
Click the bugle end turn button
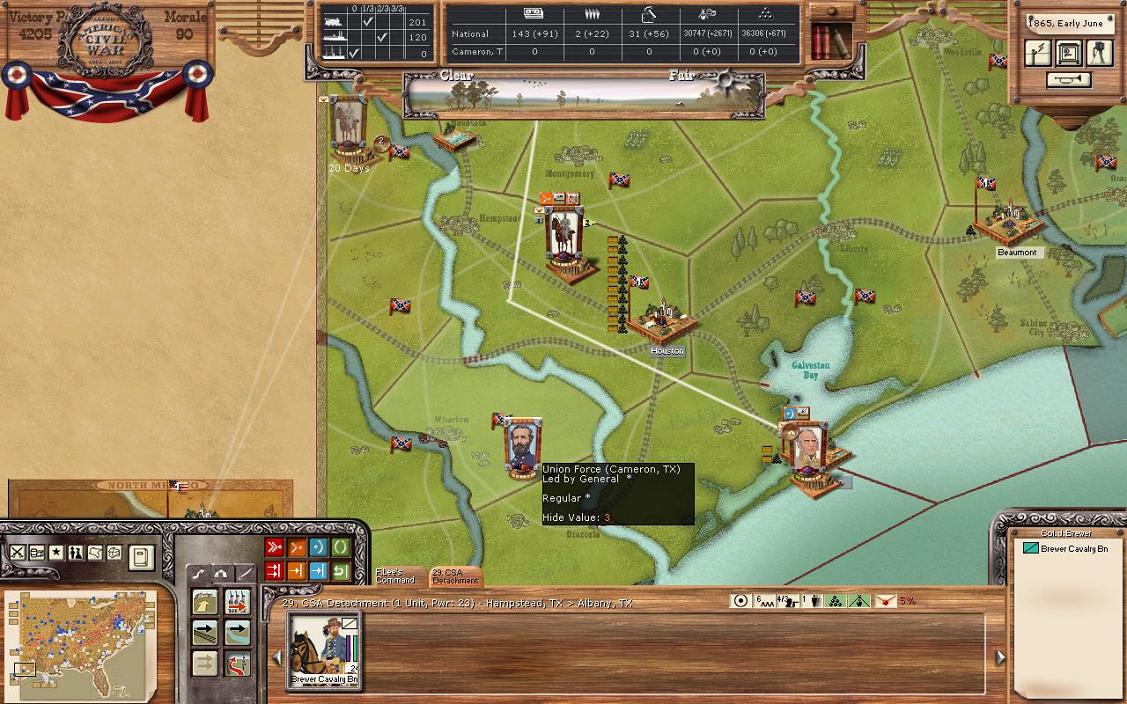point(1069,80)
